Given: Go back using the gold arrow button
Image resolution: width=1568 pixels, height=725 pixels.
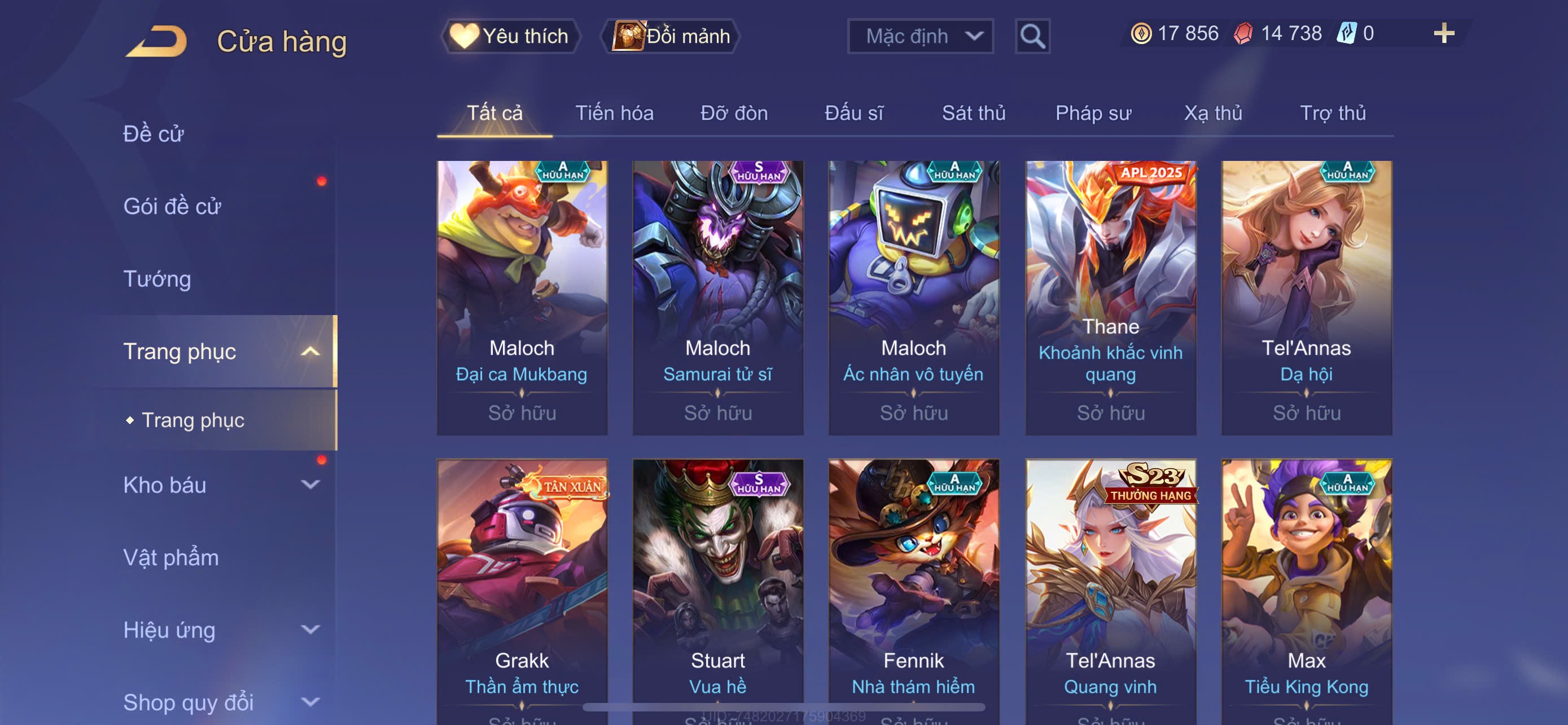Looking at the screenshot, I should click(x=157, y=41).
